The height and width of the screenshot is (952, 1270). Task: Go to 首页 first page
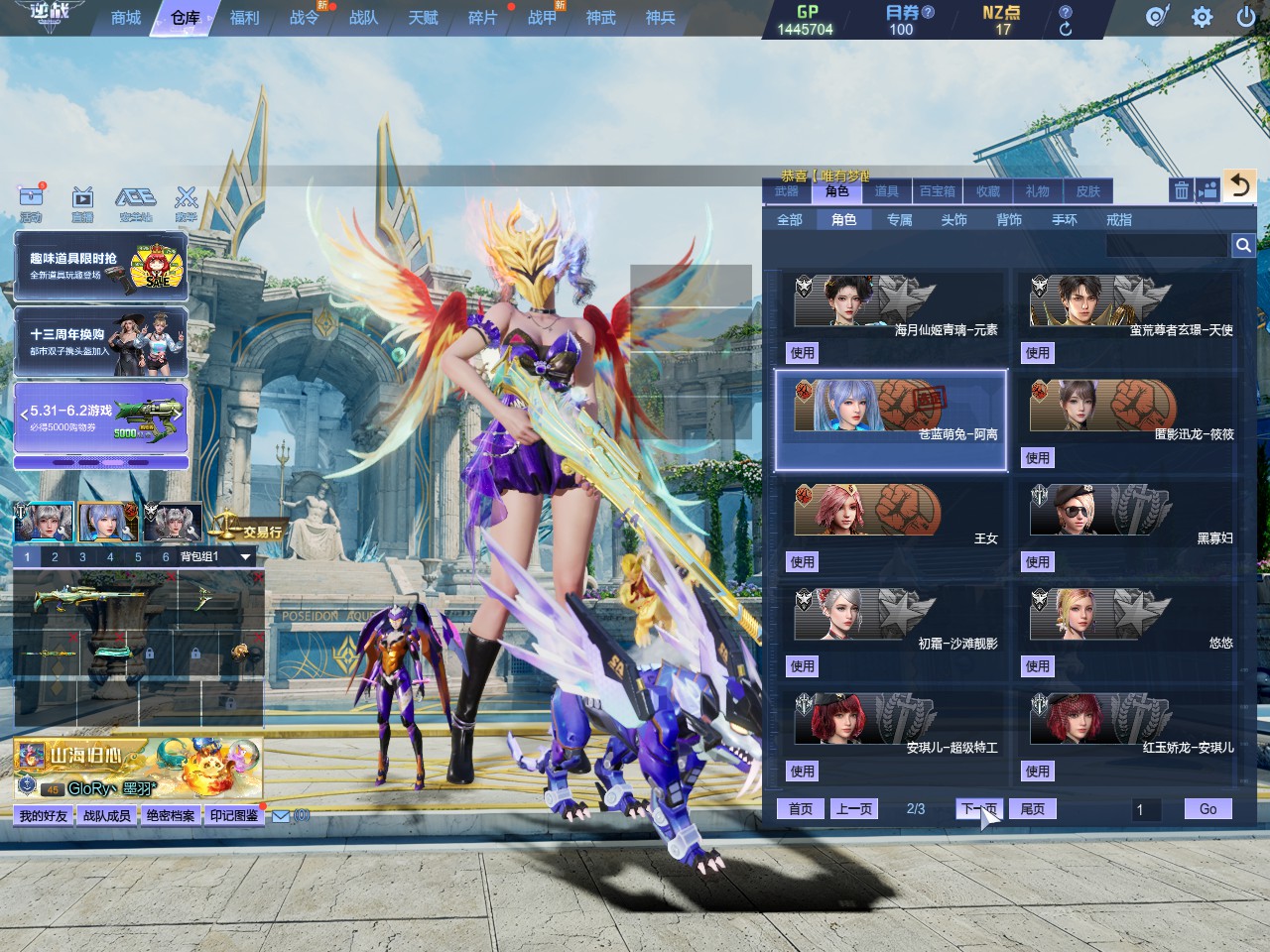(801, 809)
